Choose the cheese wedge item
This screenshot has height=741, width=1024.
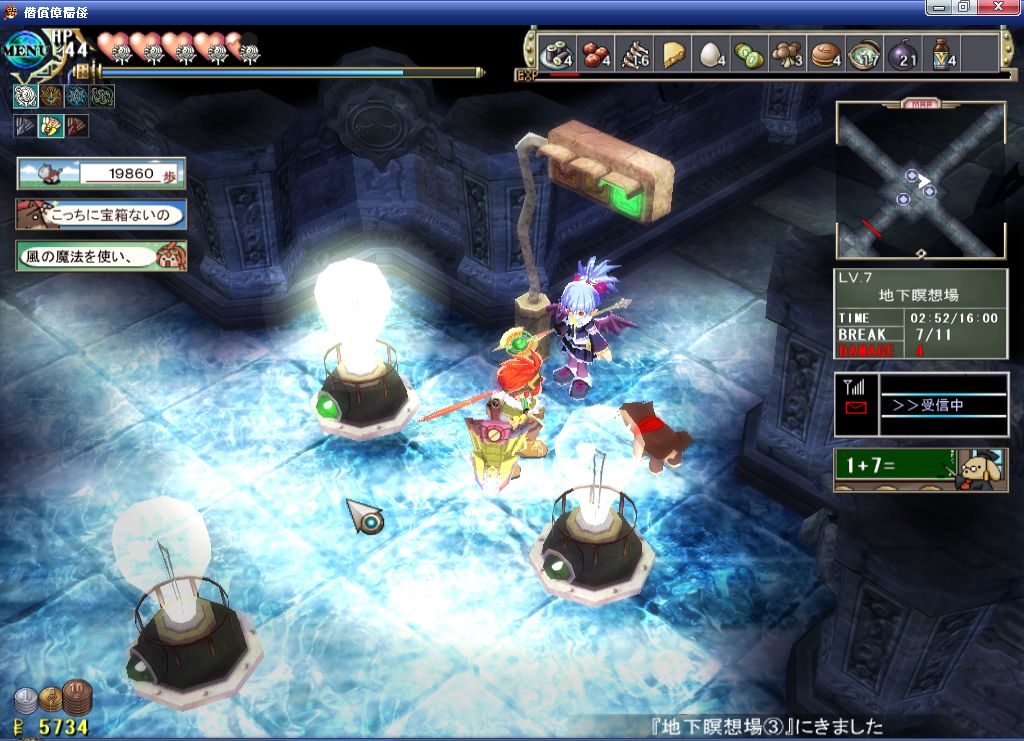(673, 54)
